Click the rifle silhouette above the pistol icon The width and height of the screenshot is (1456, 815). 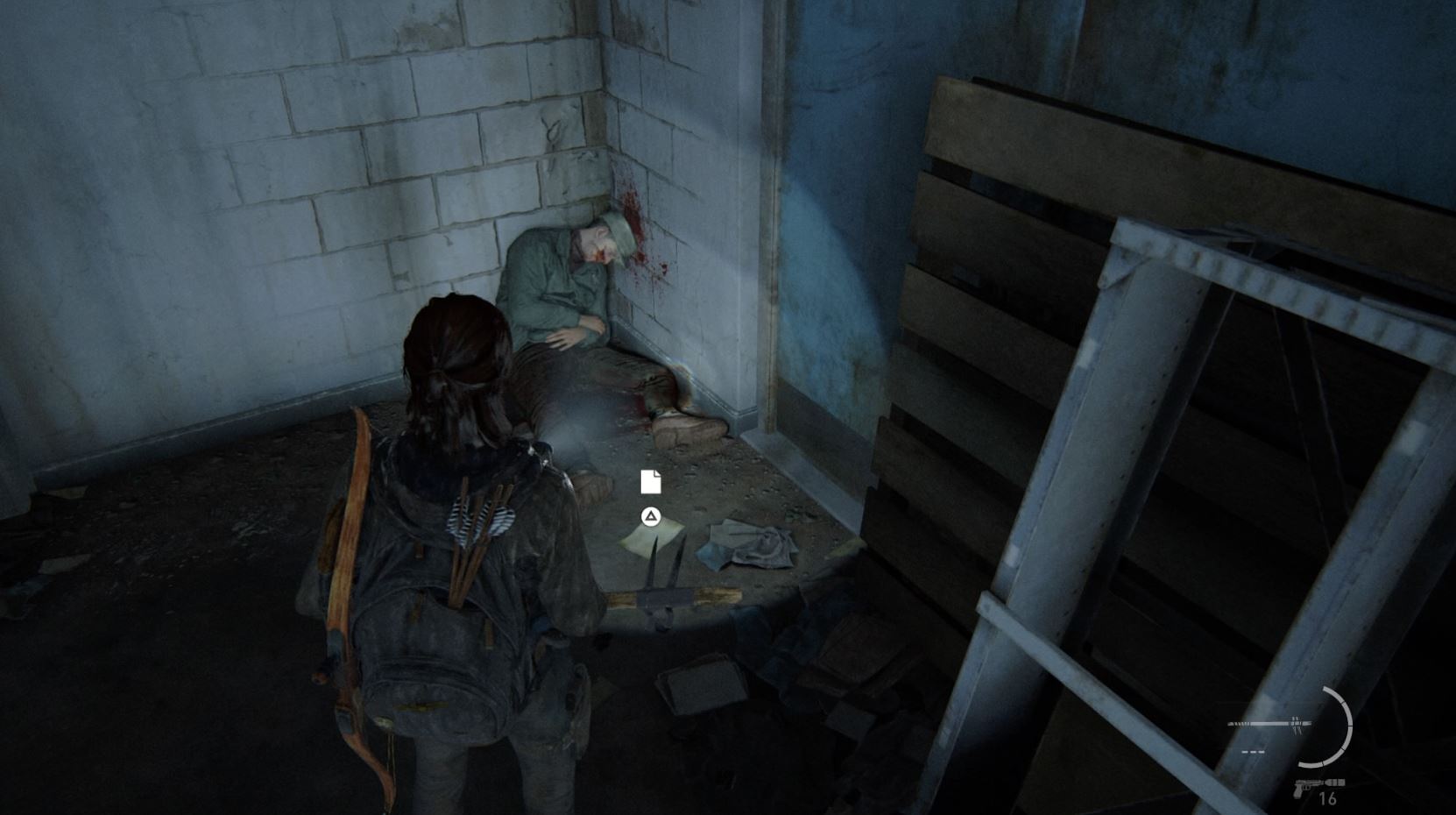coord(1269,723)
